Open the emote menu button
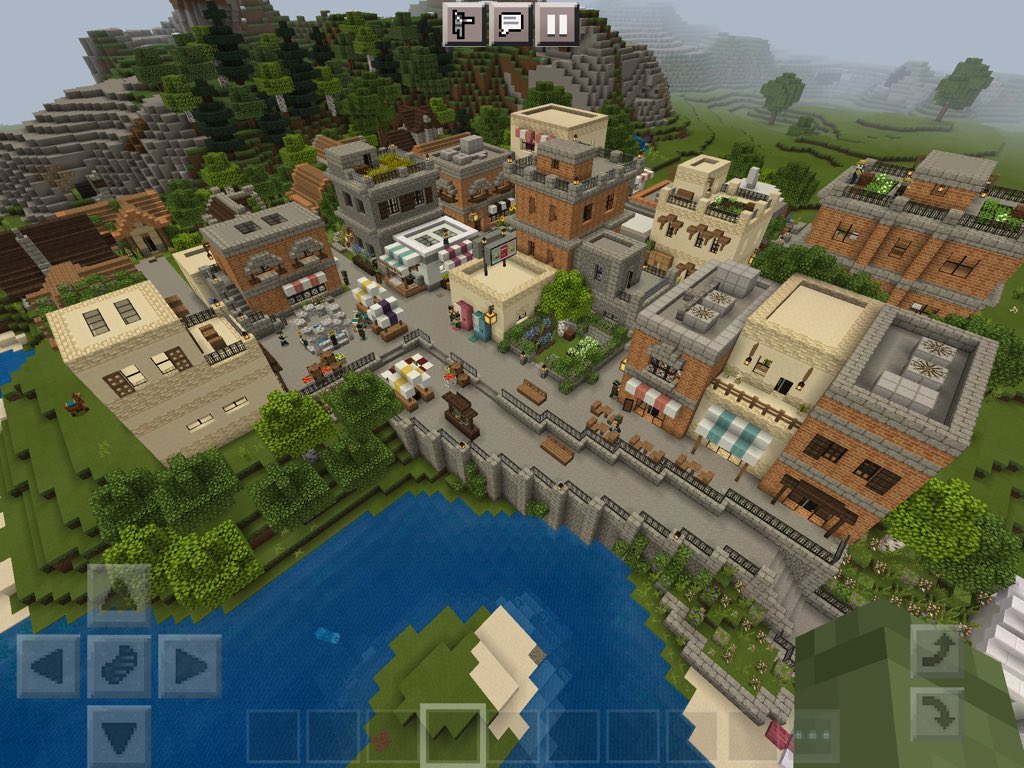This screenshot has height=768, width=1024. pos(465,23)
